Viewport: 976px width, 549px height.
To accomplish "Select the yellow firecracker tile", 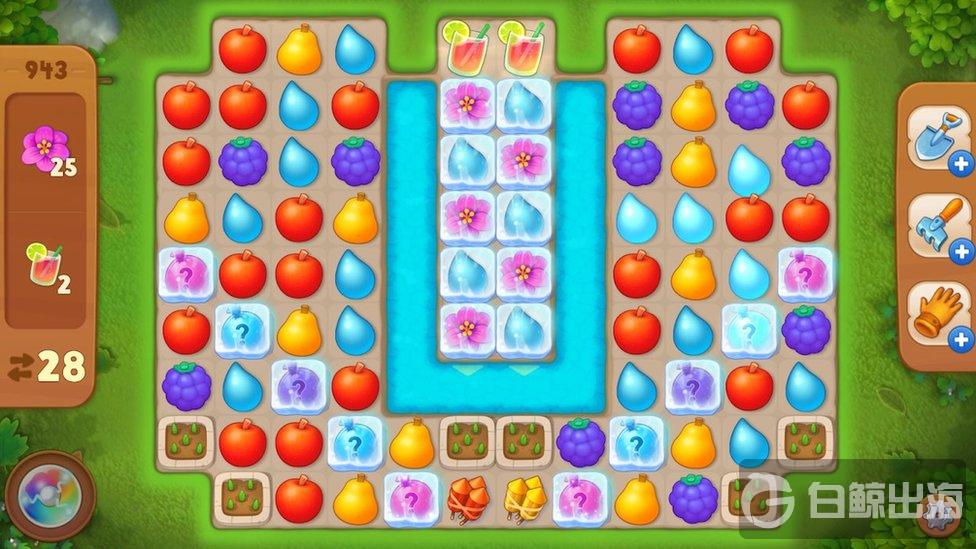I will pyautogui.click(x=524, y=499).
